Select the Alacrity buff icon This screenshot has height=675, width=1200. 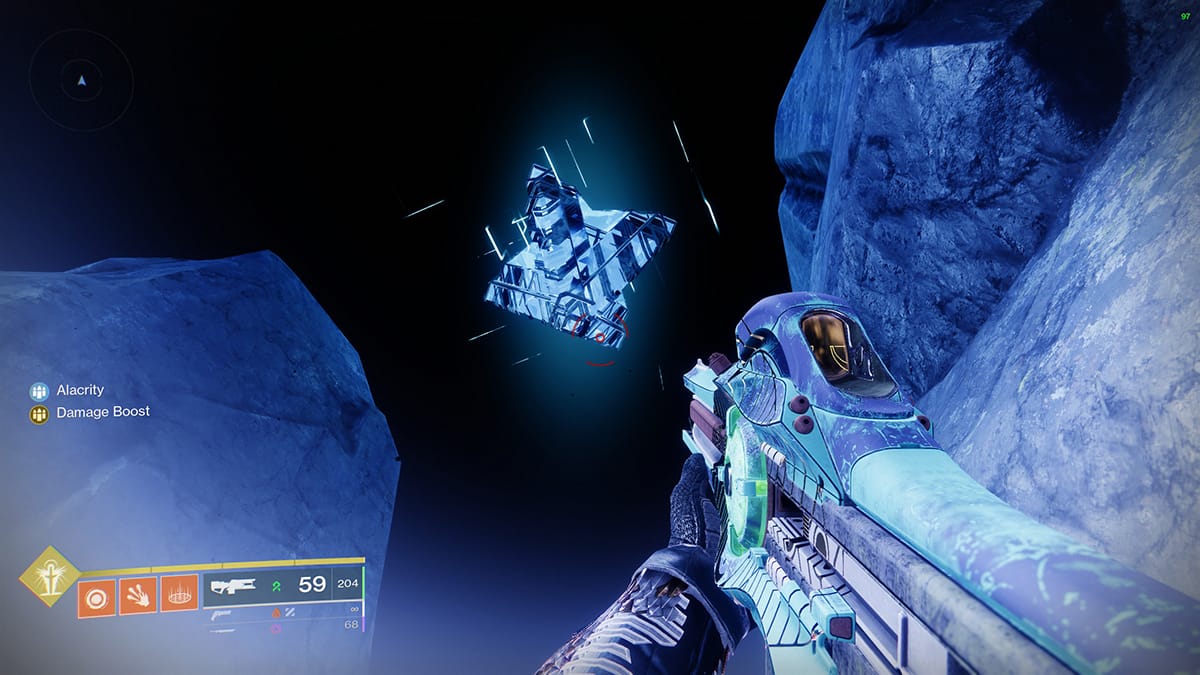click(39, 391)
